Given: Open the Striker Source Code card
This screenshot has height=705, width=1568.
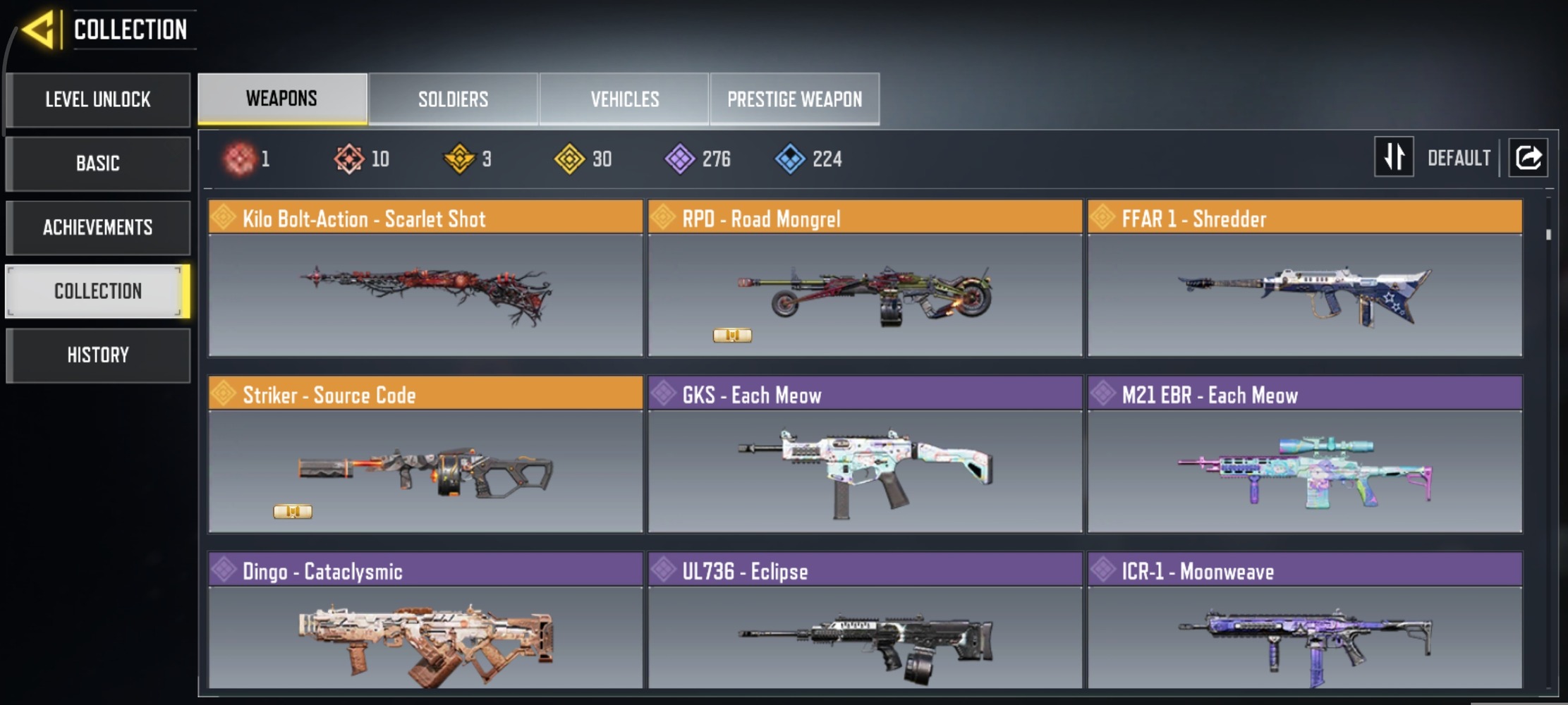Looking at the screenshot, I should click(x=425, y=455).
